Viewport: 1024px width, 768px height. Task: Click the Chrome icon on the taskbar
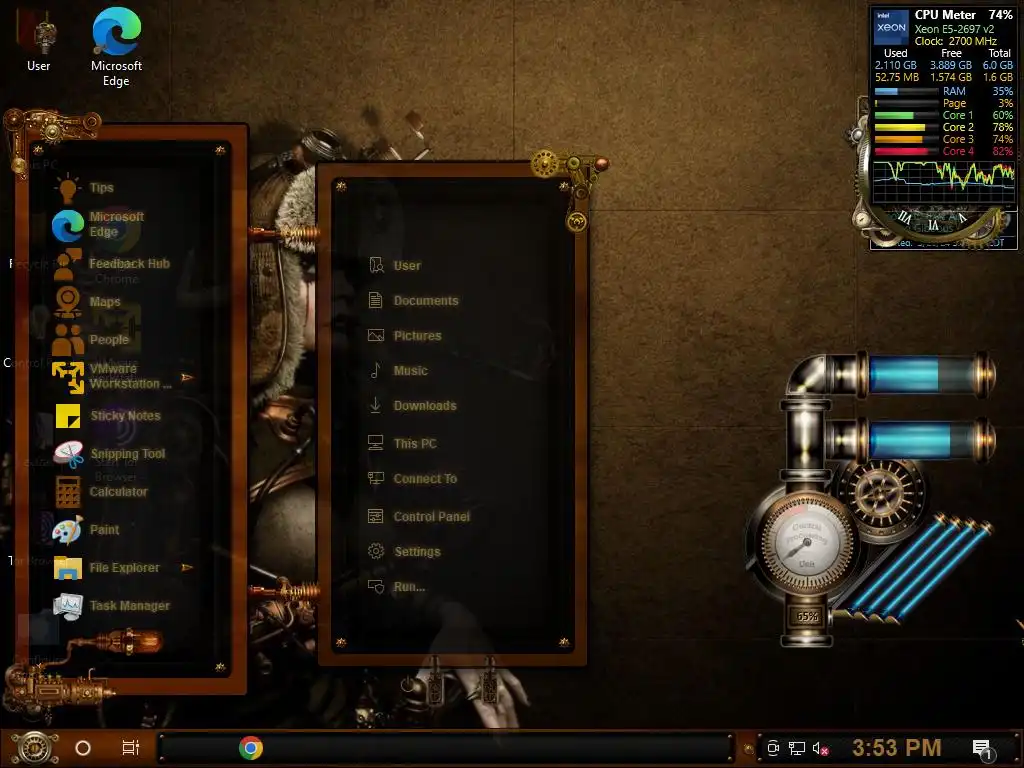click(251, 747)
